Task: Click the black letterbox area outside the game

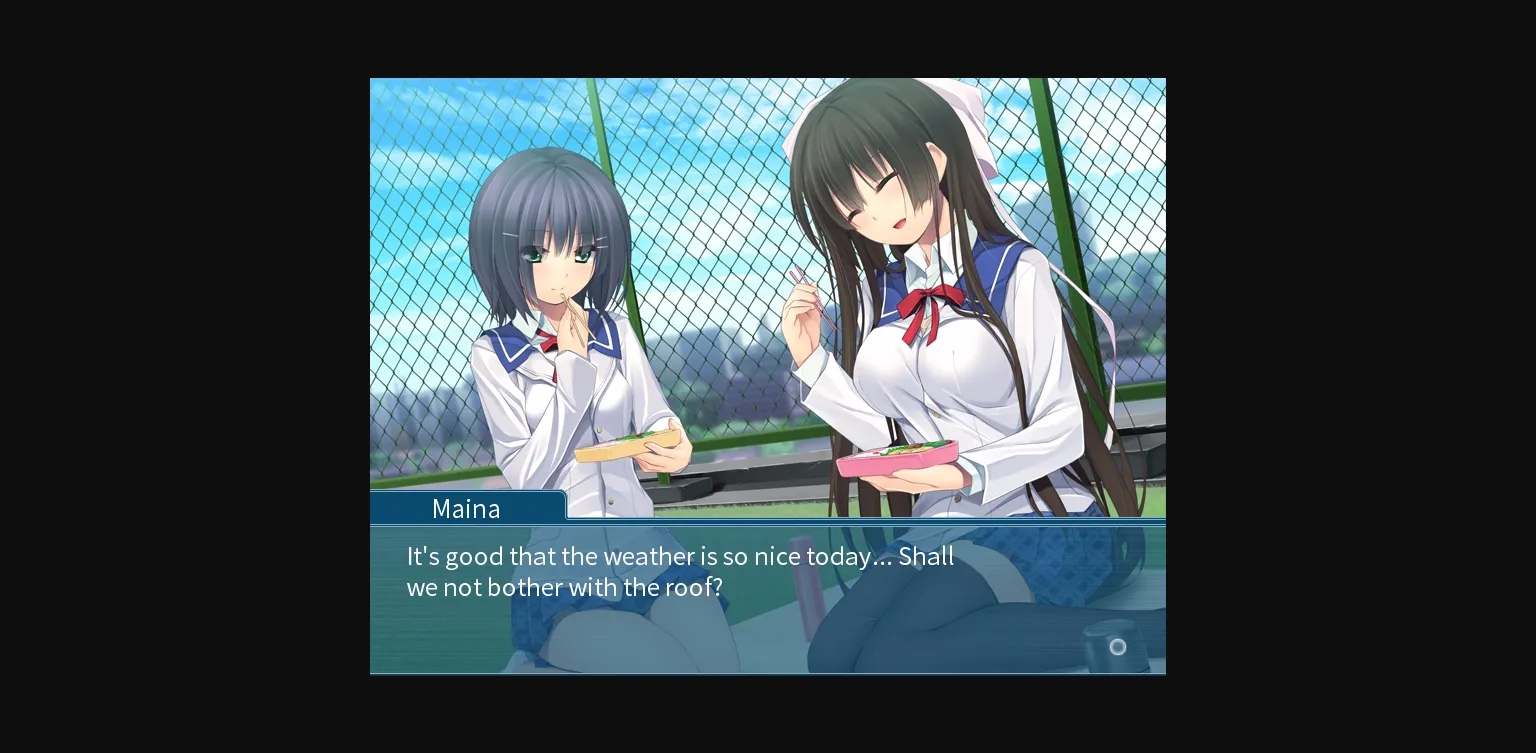Action: coord(180,376)
